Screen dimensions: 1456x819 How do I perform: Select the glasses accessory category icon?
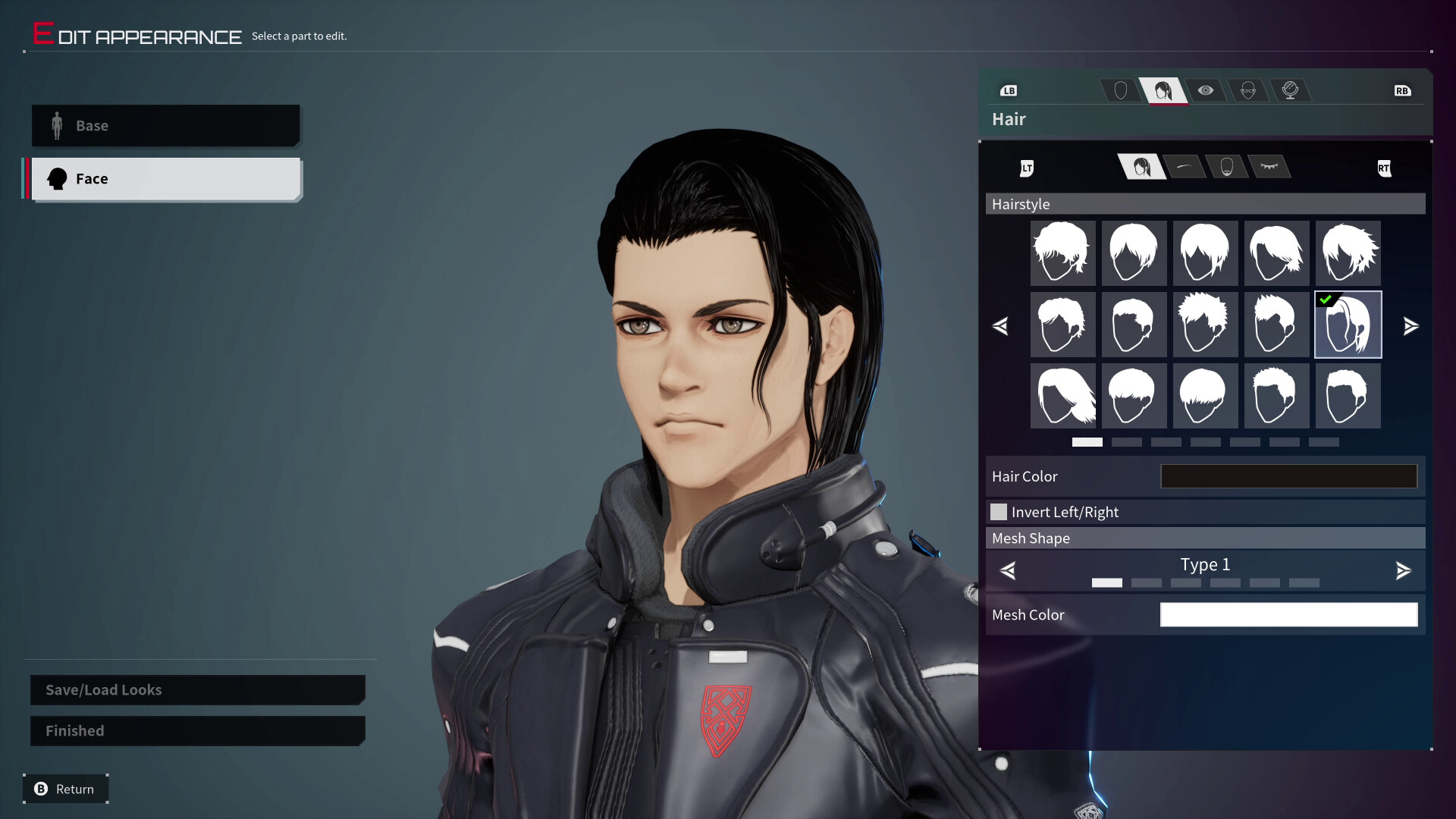(x=1248, y=90)
